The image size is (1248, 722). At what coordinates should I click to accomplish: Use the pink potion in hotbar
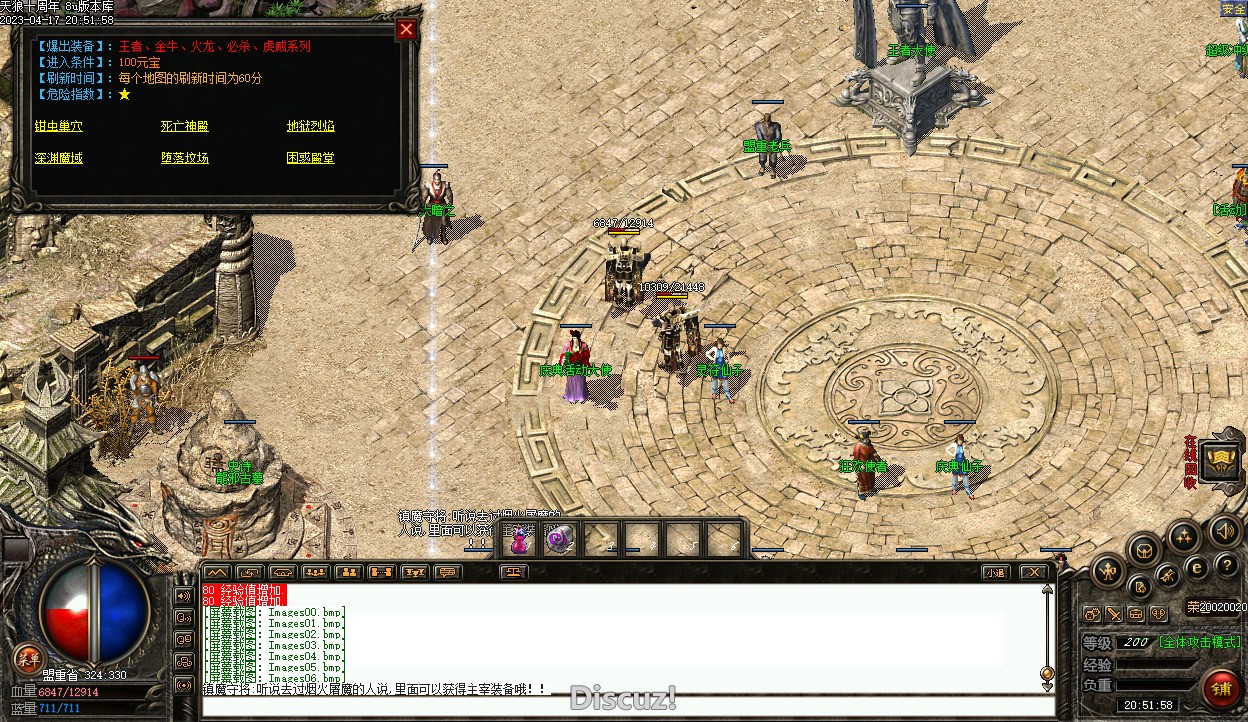520,540
